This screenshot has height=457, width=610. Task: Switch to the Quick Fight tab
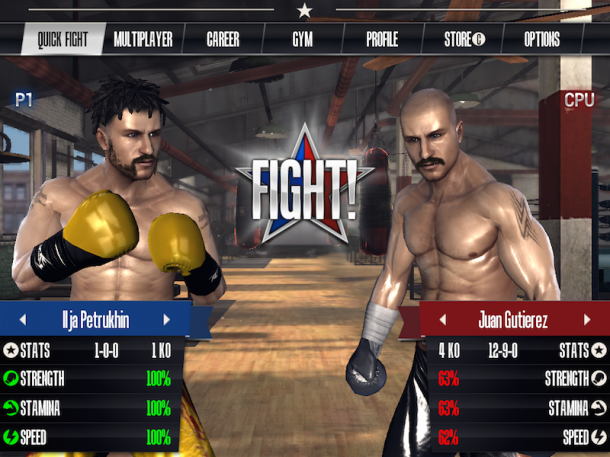pos(62,40)
